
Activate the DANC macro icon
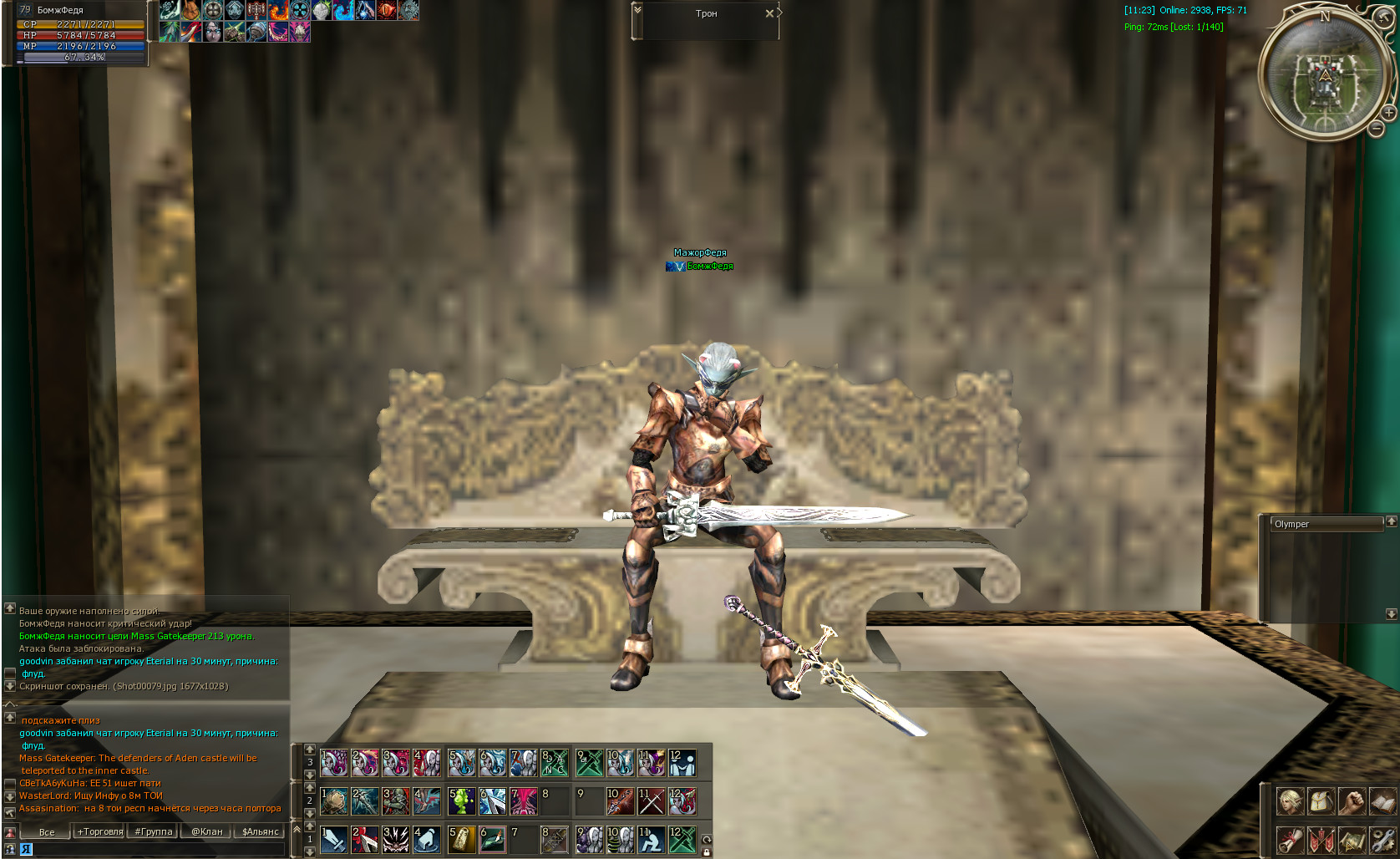[x=554, y=763]
